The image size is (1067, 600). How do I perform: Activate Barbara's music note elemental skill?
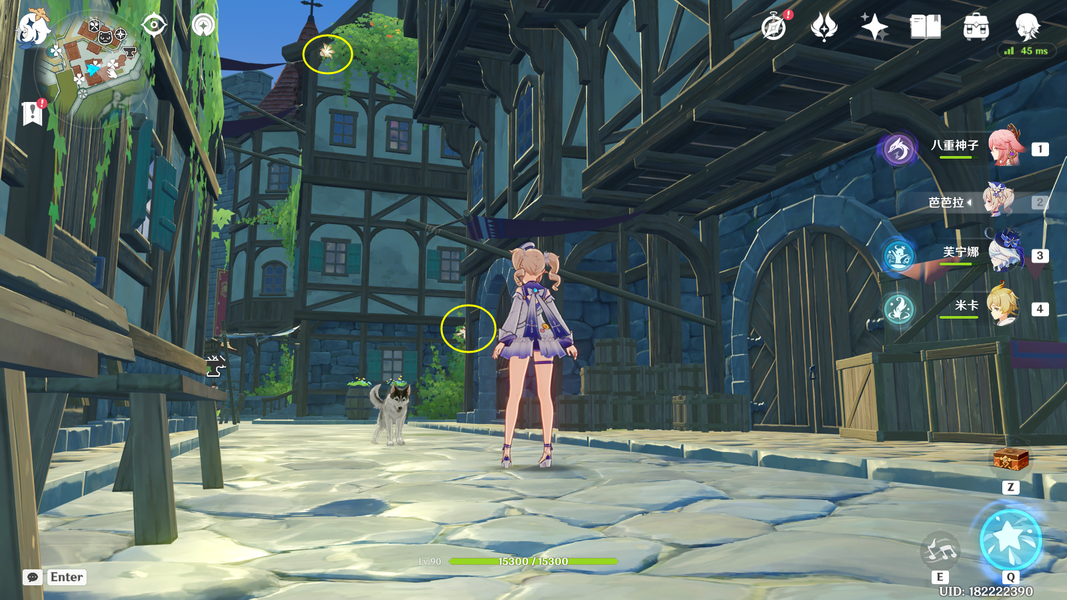coord(940,549)
